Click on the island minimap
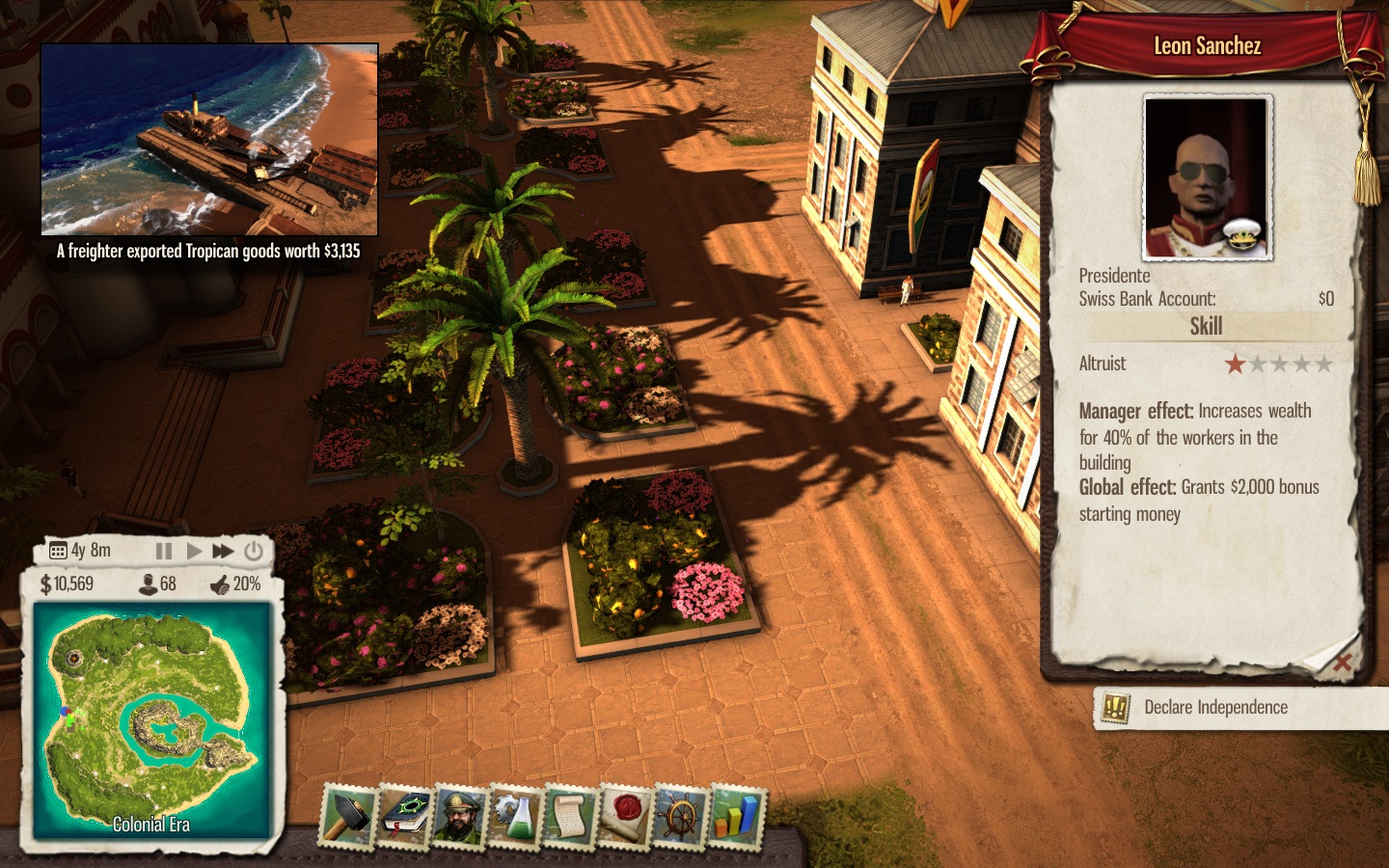The height and width of the screenshot is (868, 1389). tap(151, 719)
